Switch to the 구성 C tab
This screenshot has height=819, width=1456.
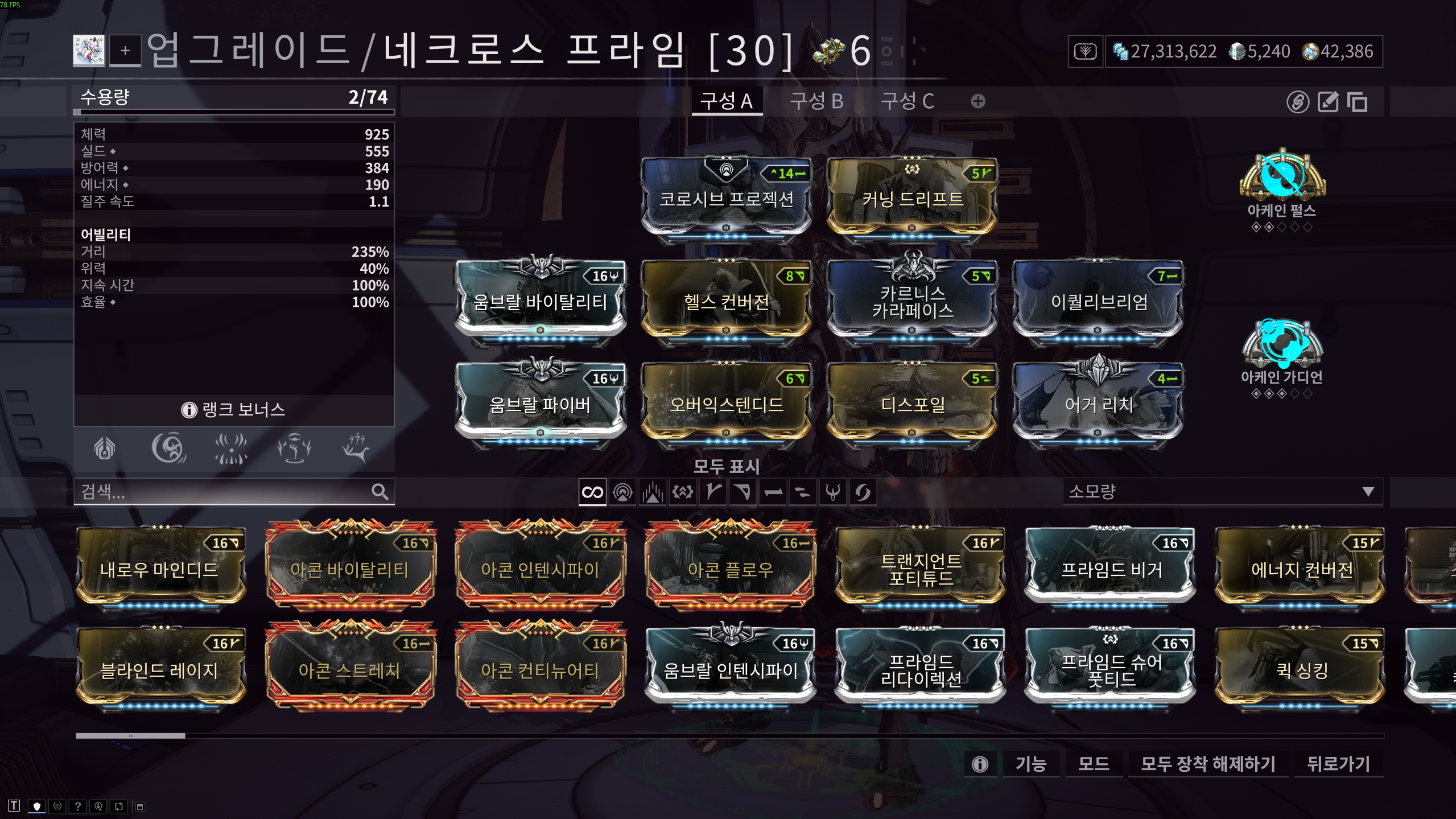907,101
